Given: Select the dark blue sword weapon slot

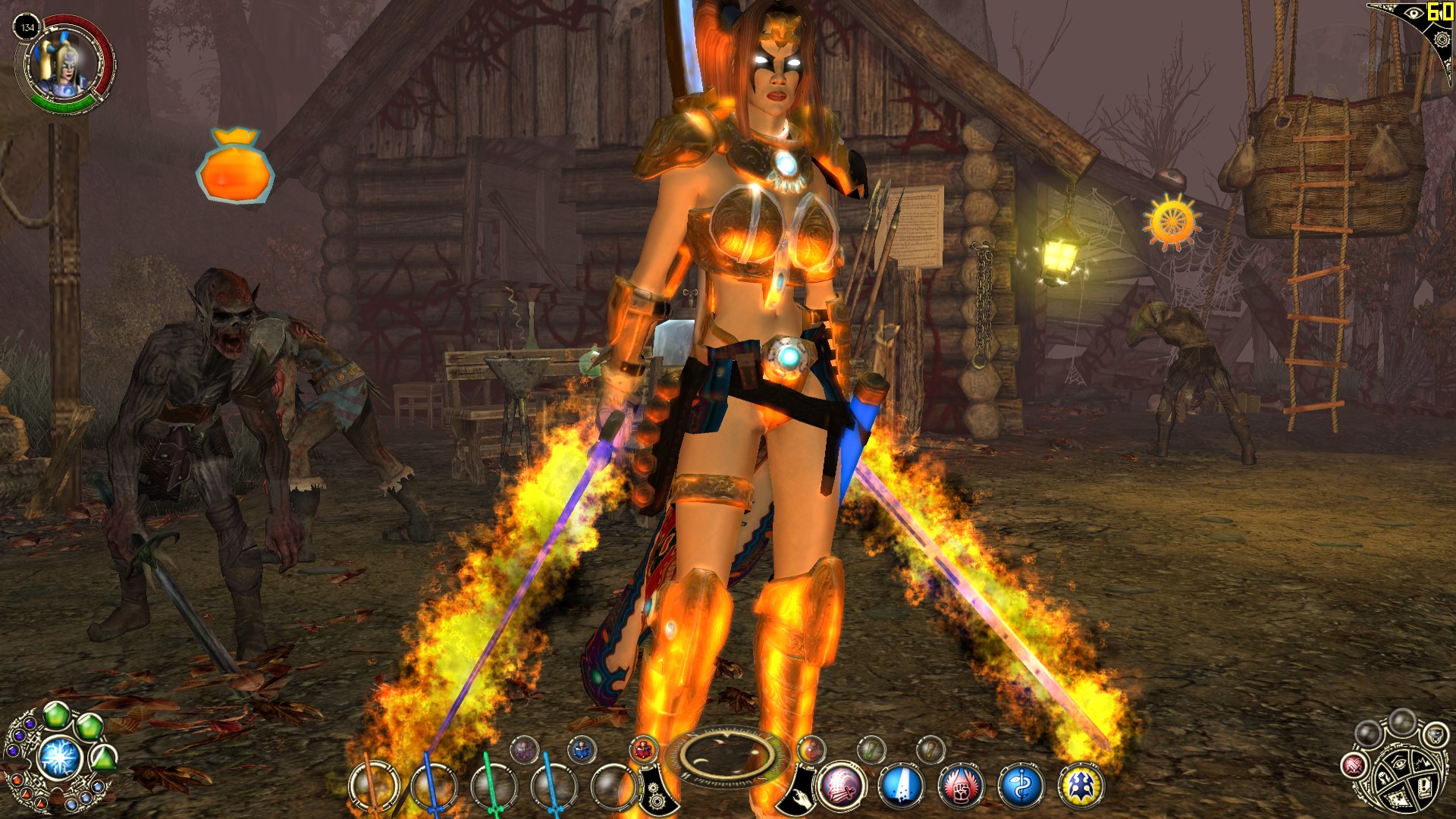Looking at the screenshot, I should pyautogui.click(x=433, y=787).
